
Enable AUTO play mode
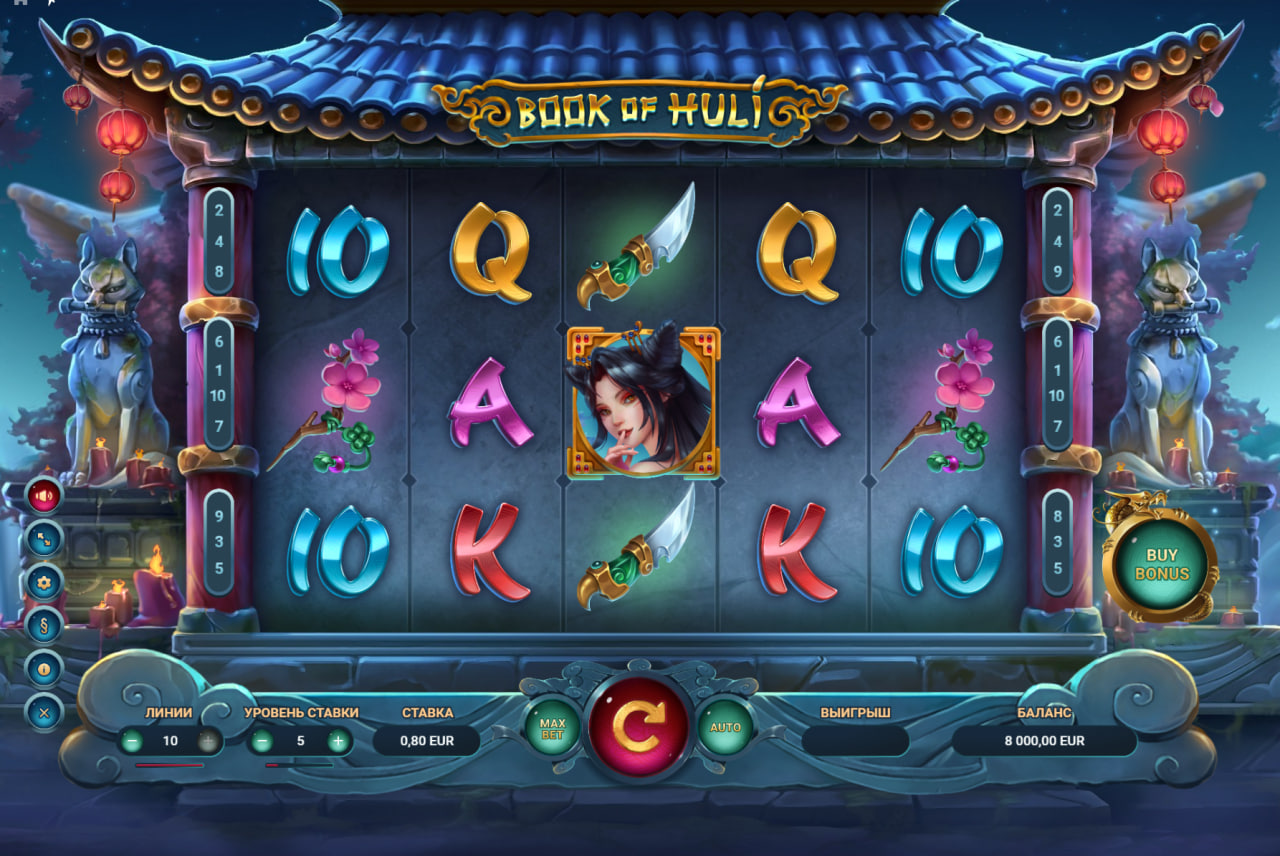[x=727, y=727]
